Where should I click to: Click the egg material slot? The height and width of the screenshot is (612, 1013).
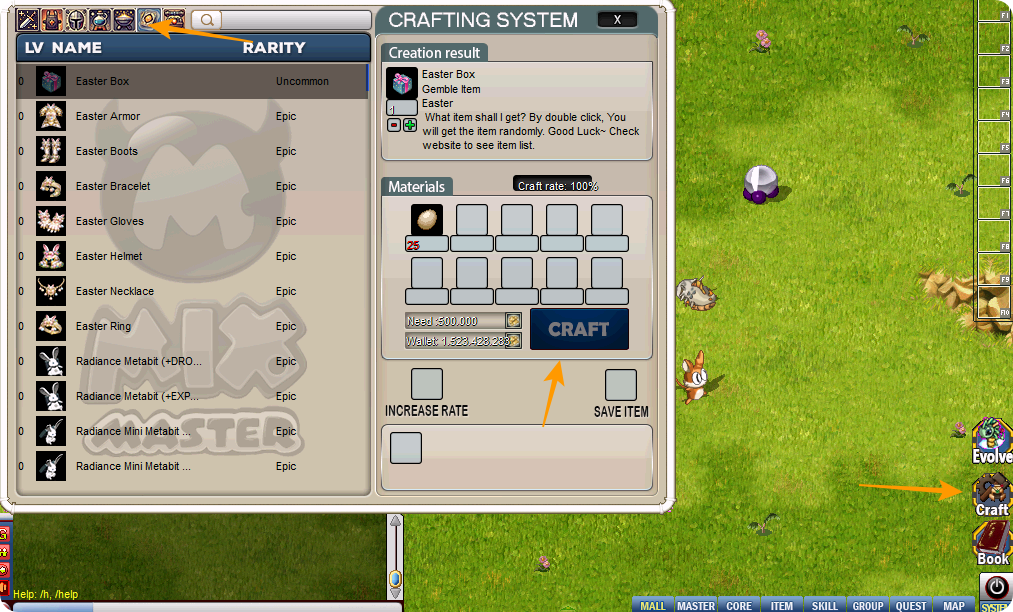click(427, 220)
